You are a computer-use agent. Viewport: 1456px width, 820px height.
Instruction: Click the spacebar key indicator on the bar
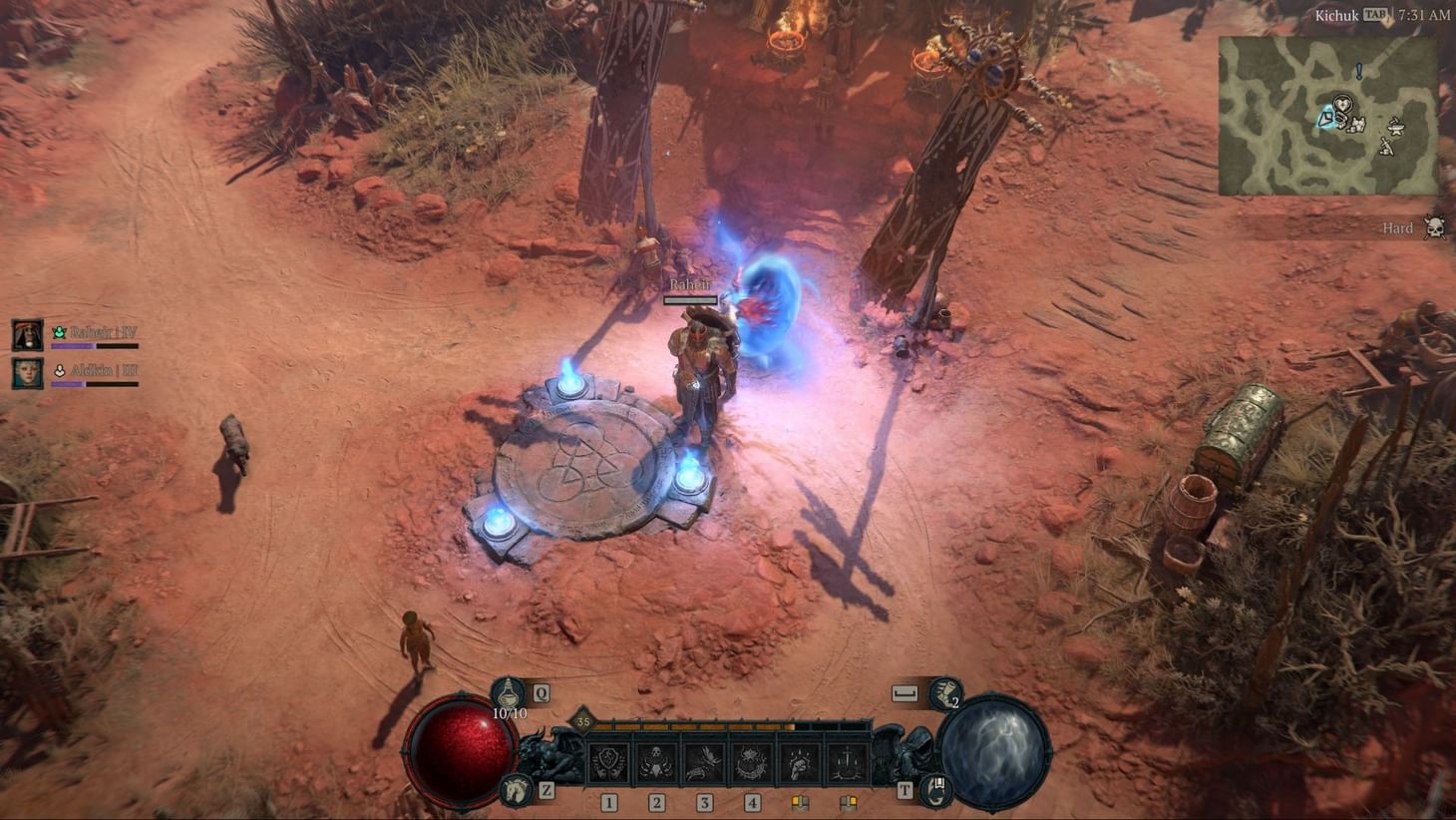tap(906, 692)
